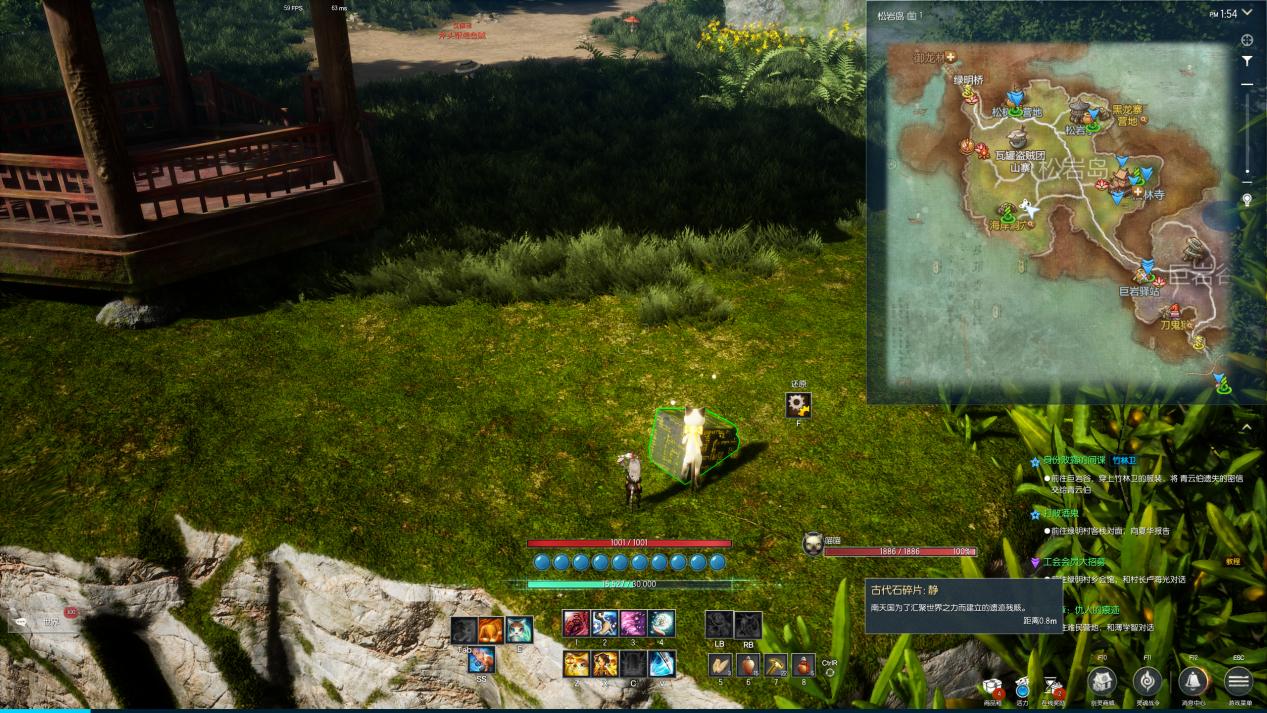
Task: Use the red potion item in slot 8
Action: tap(803, 664)
